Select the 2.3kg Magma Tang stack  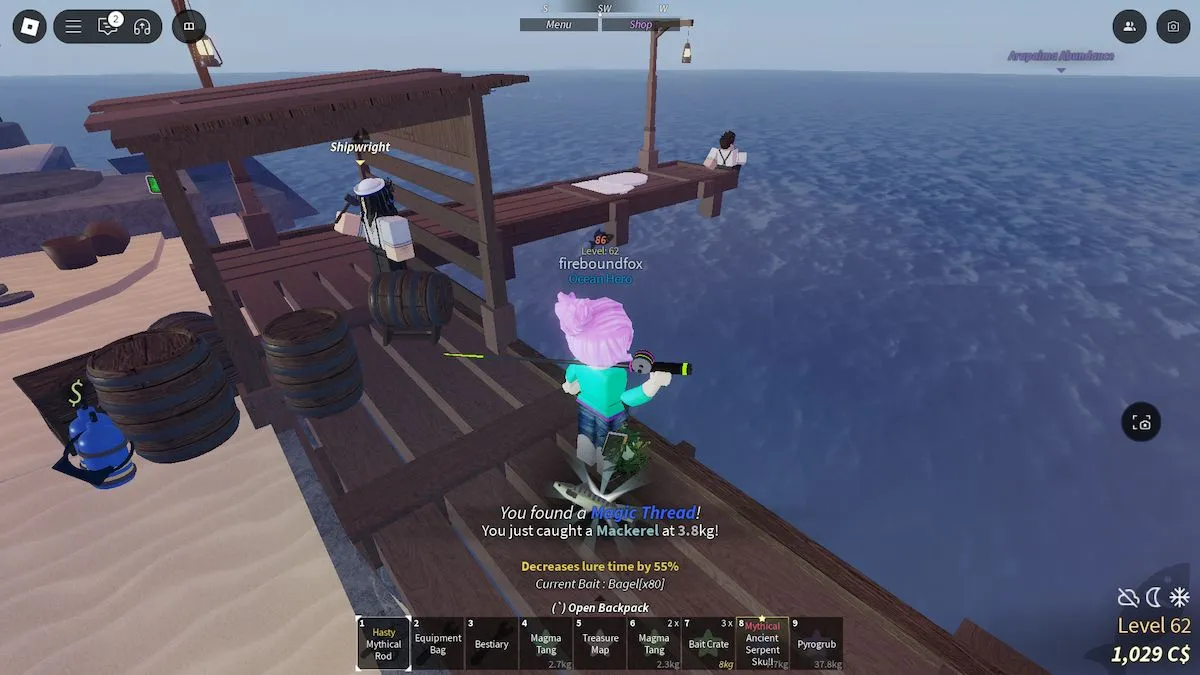point(654,643)
